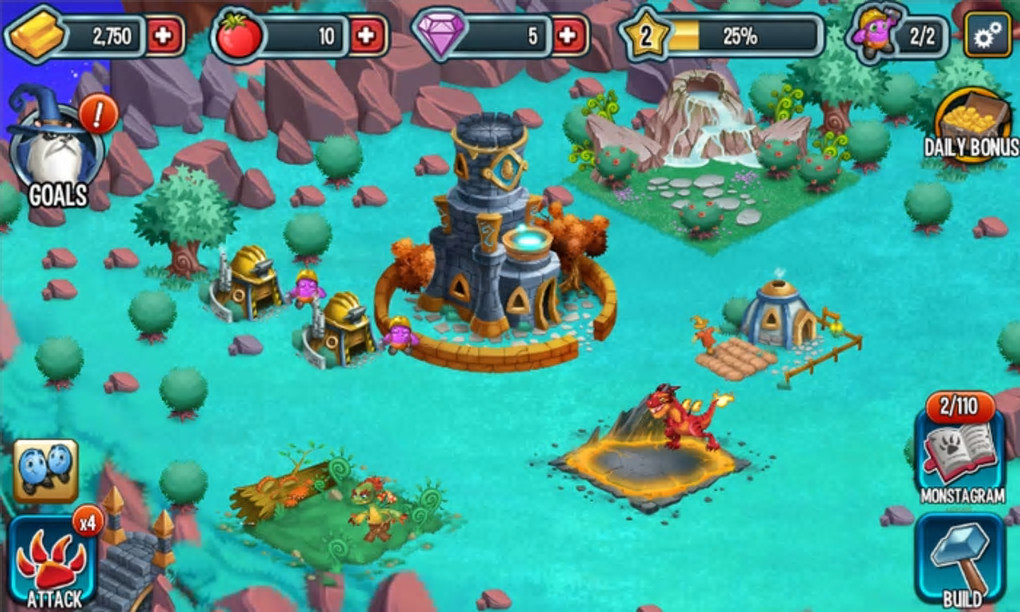This screenshot has height=612, width=1020.
Task: Tap the purple worker builders icon
Action: tap(876, 34)
